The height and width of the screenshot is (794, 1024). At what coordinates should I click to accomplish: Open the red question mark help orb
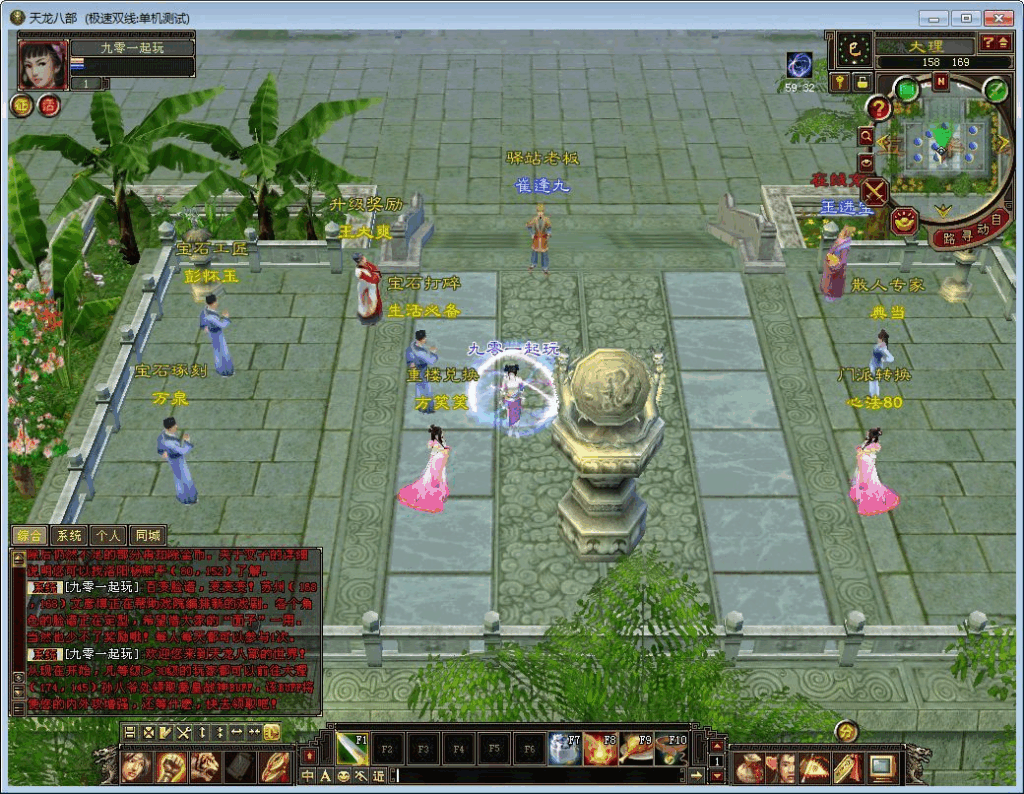[879, 108]
